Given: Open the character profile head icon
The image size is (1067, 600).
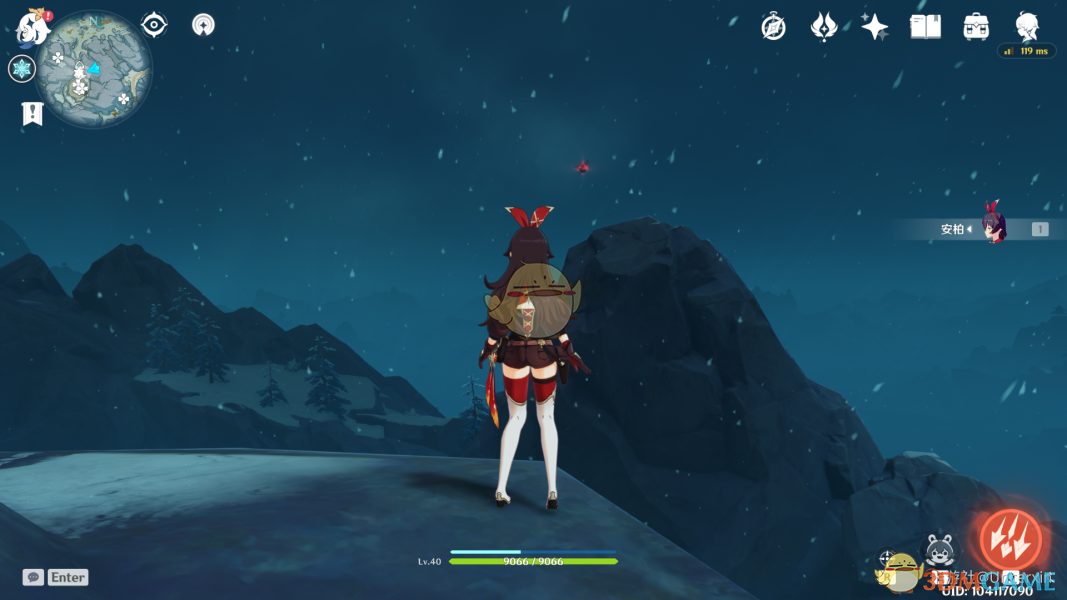Looking at the screenshot, I should [x=1027, y=26].
